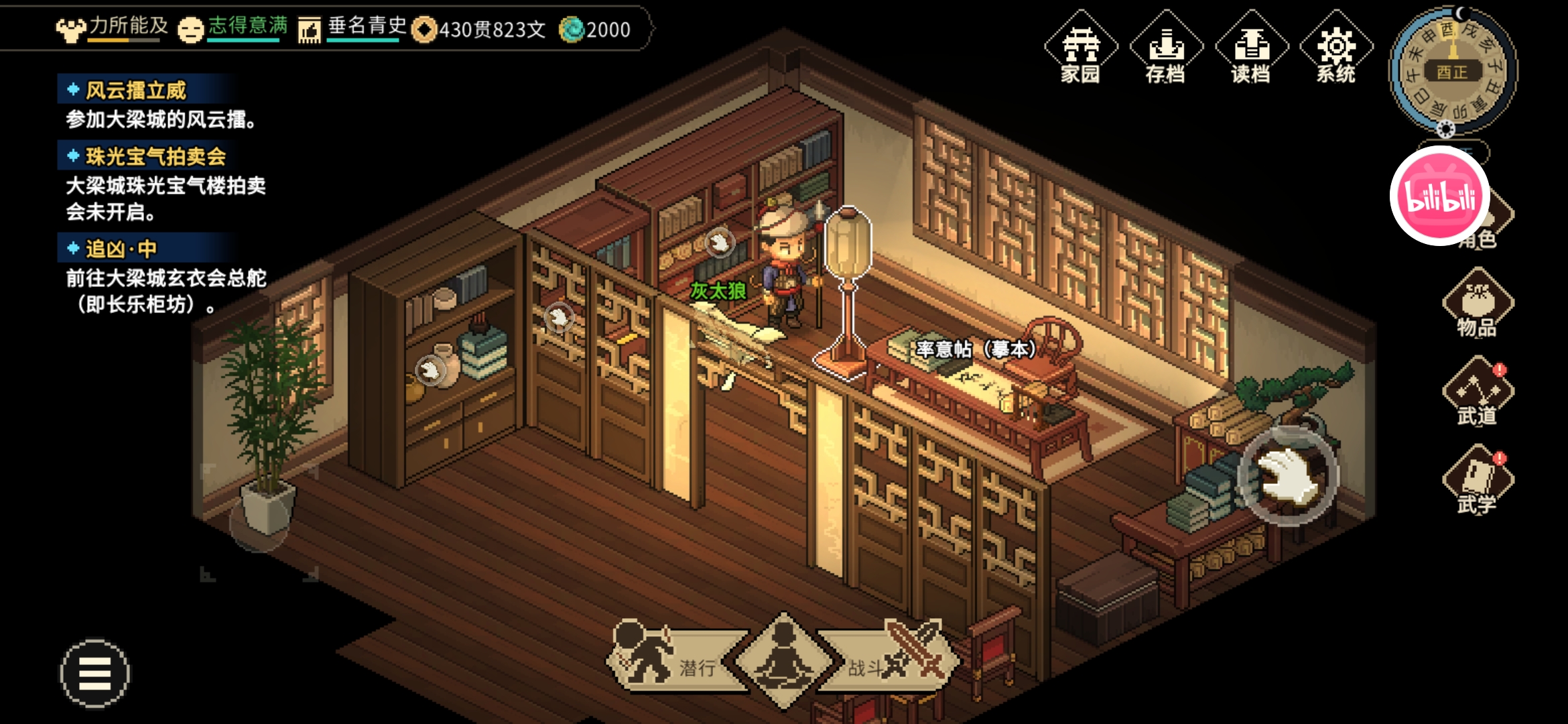Tap the meditation pose diamond button
1568x724 pixels.
pos(783,660)
